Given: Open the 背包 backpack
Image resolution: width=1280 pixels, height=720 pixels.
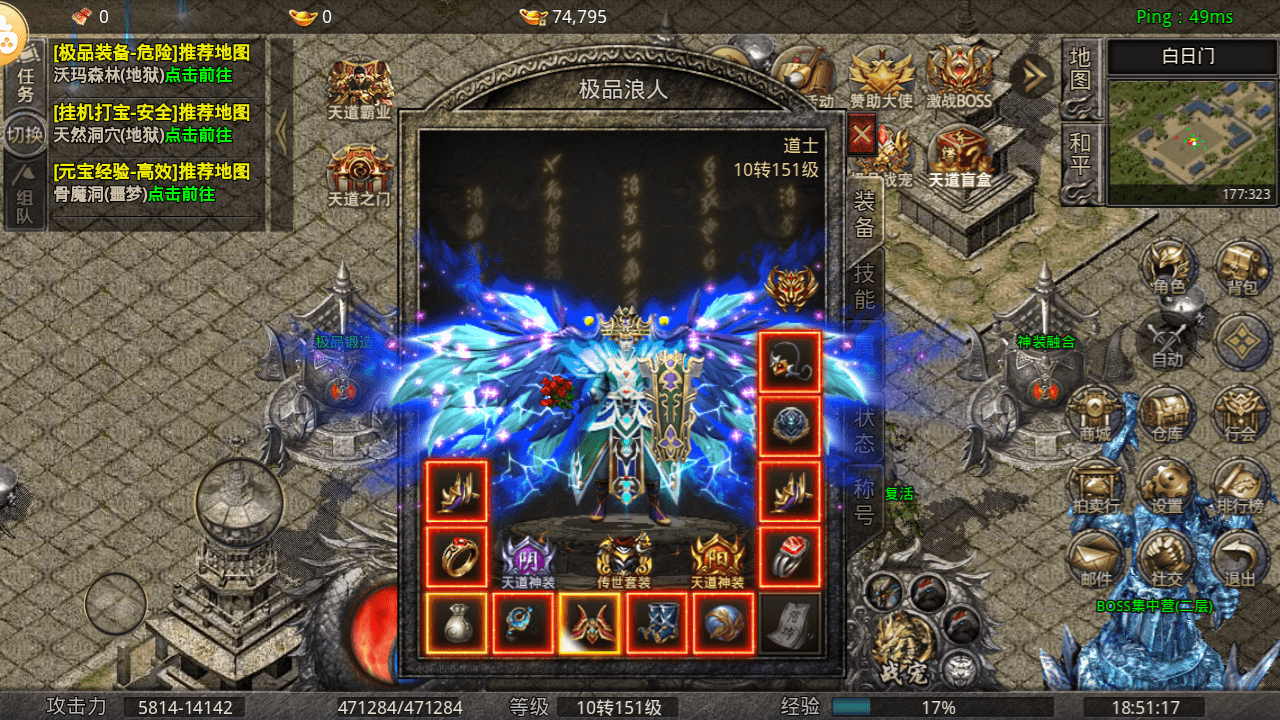Looking at the screenshot, I should (1241, 268).
